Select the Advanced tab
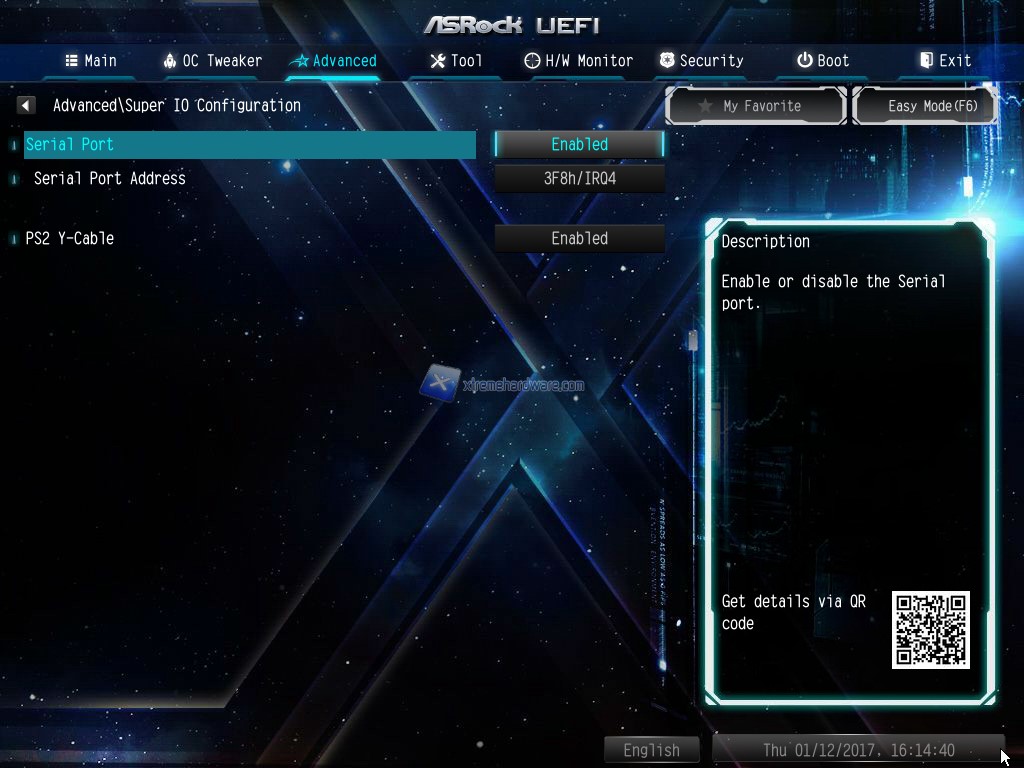 coord(333,61)
